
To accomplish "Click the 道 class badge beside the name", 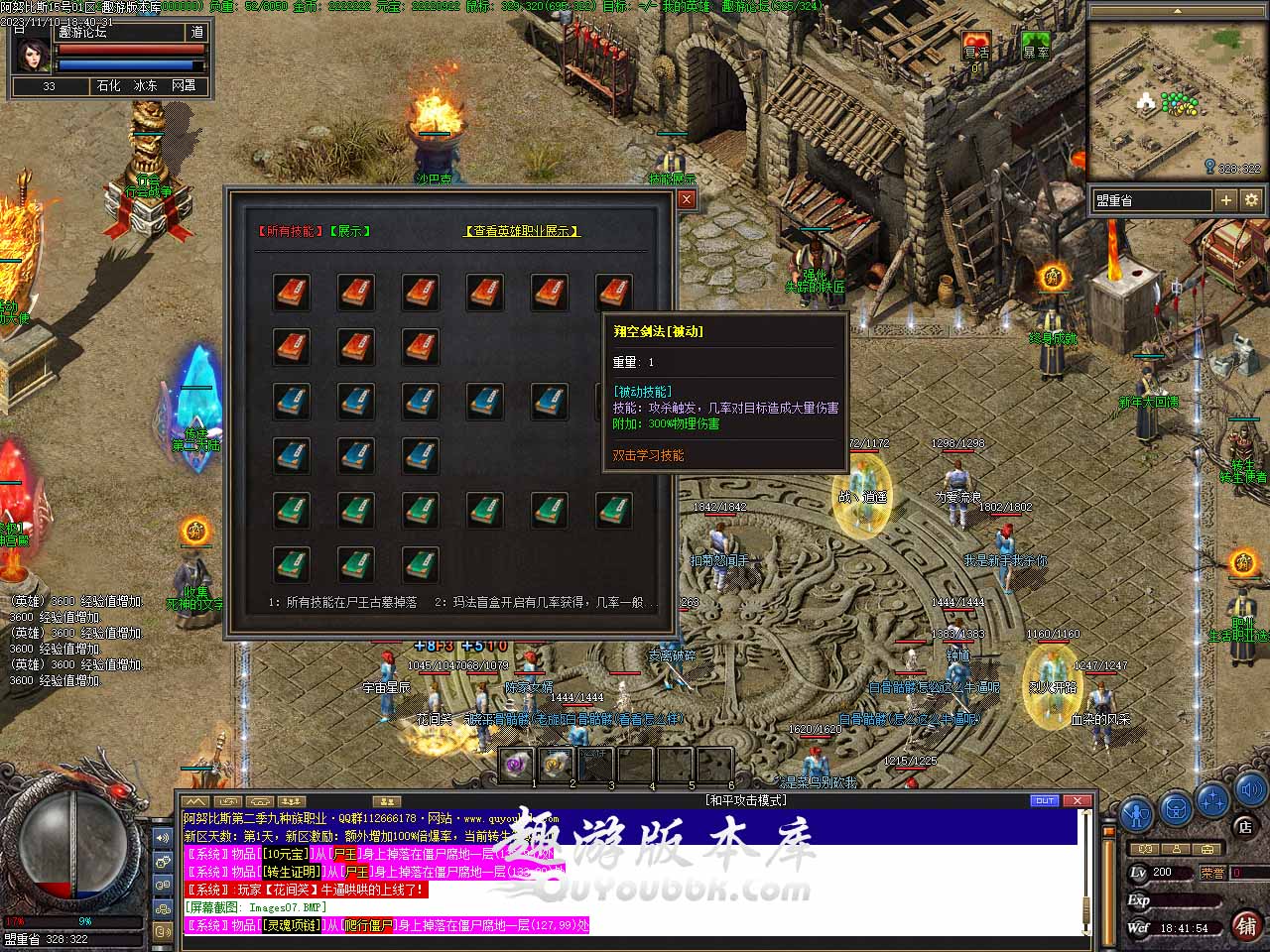I will [x=196, y=32].
